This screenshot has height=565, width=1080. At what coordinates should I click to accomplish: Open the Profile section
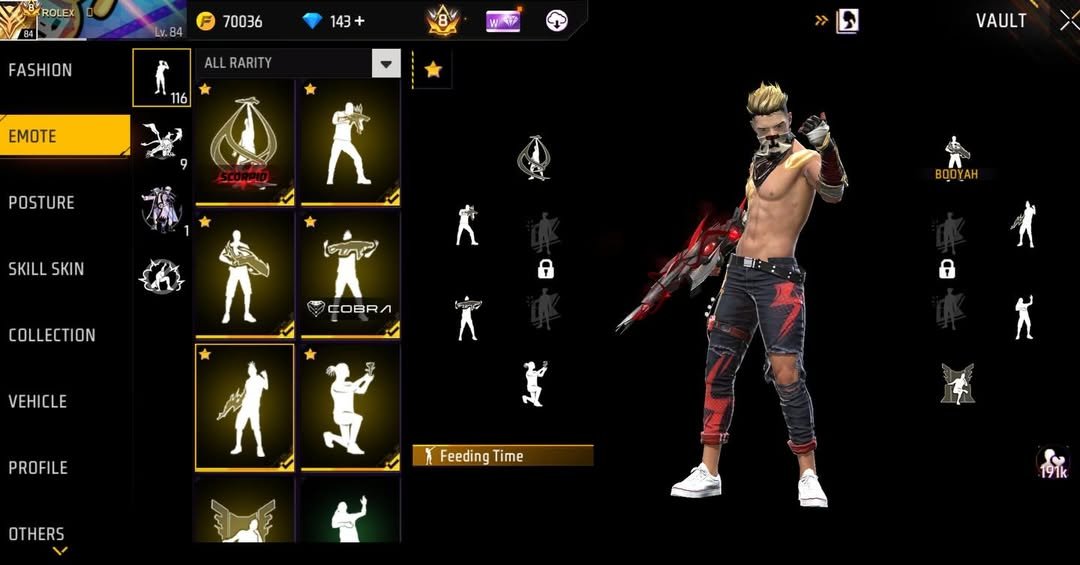38,467
